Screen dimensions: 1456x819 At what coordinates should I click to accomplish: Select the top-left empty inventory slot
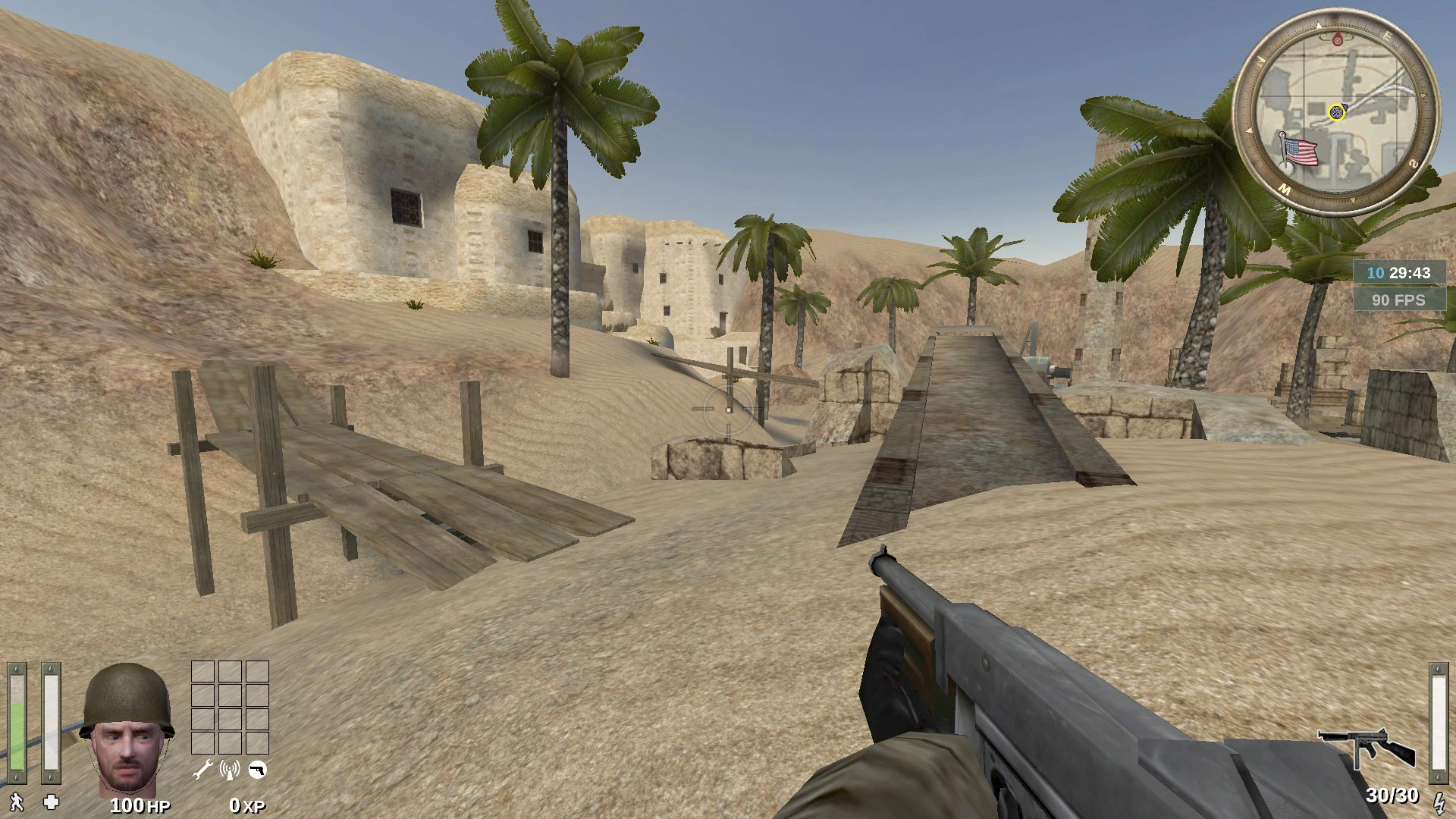[x=202, y=673]
